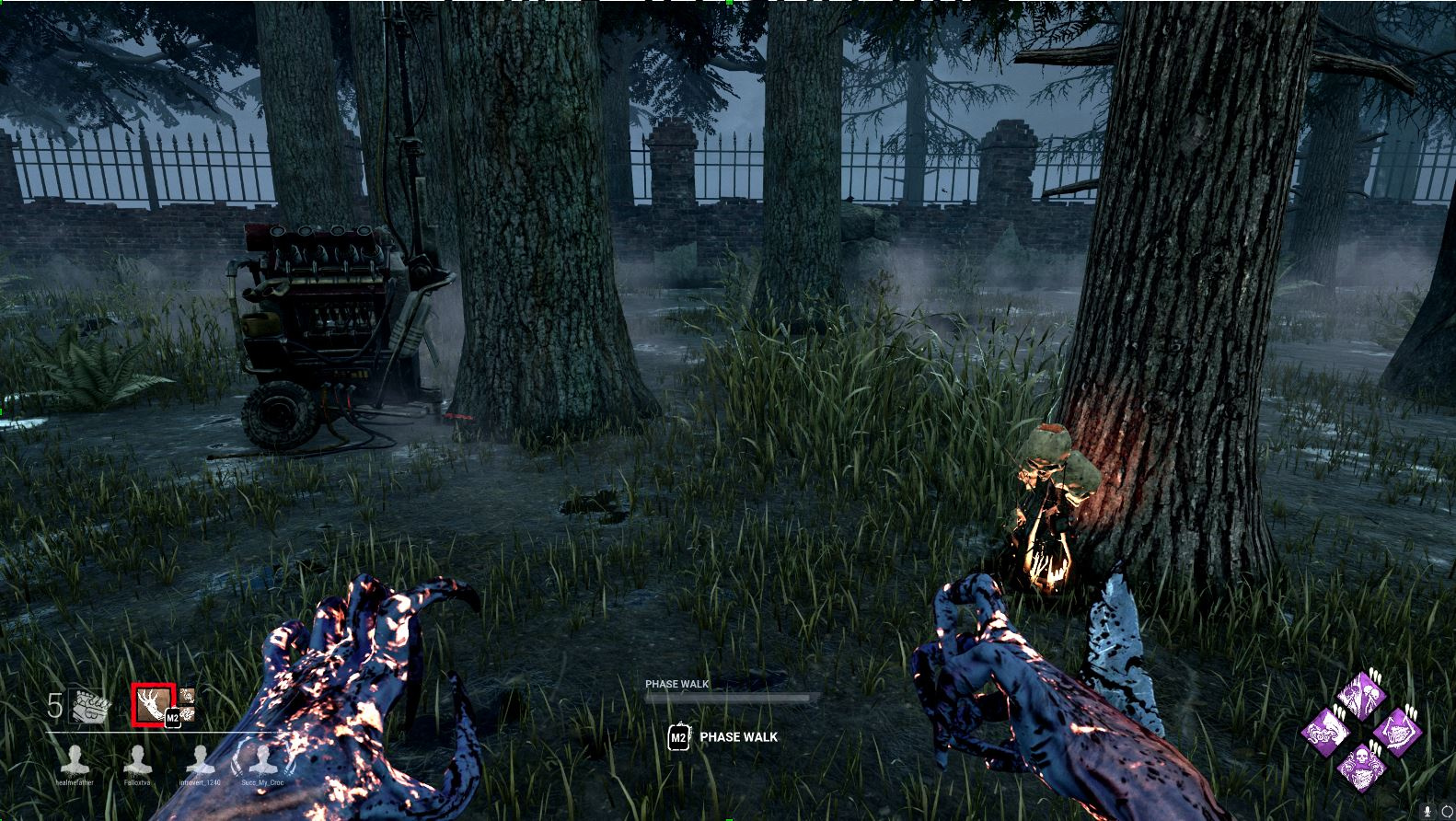Select Succ_My_Croc's survivor portrait

pyautogui.click(x=262, y=758)
